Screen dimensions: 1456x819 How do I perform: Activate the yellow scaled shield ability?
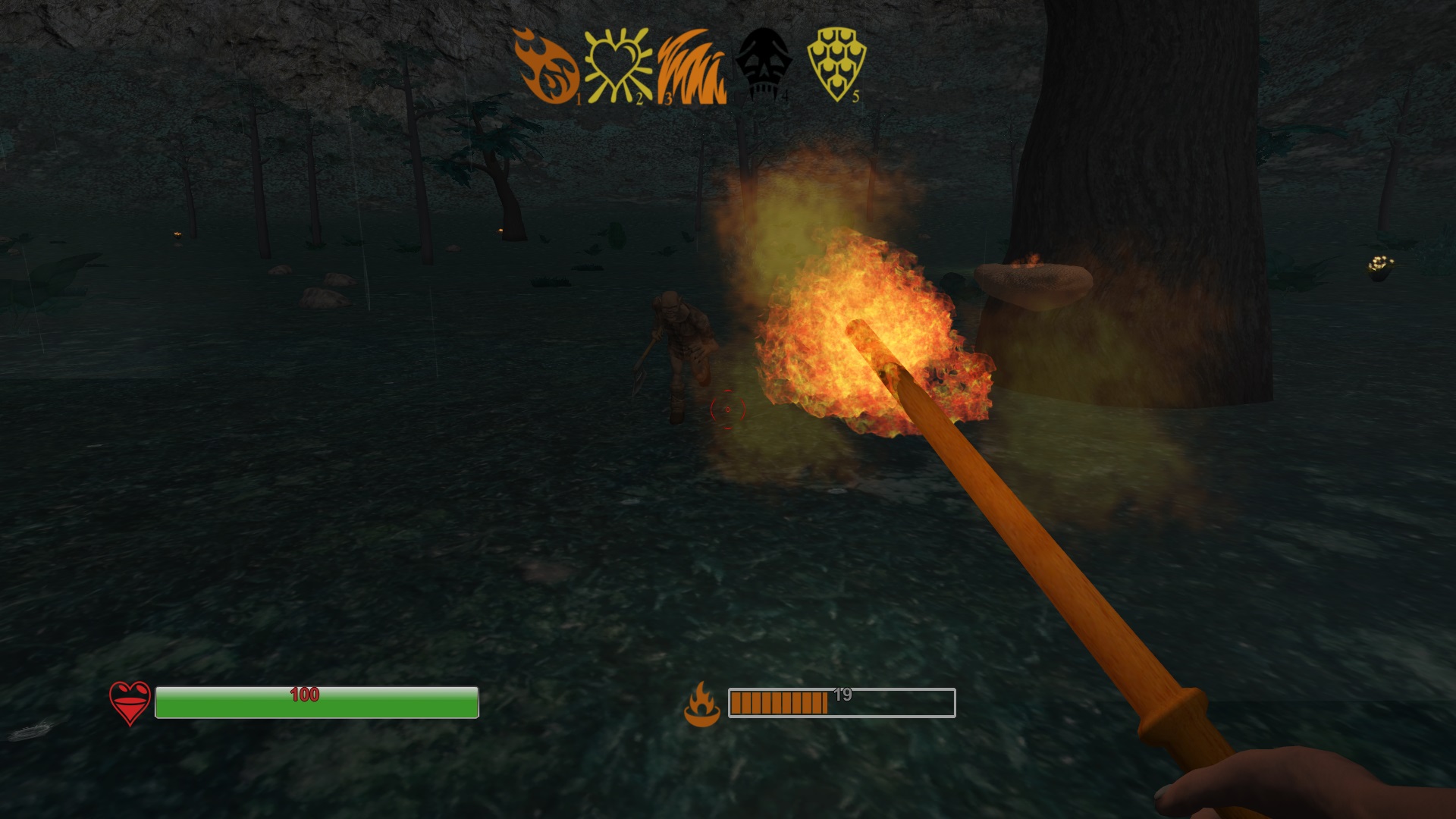(x=836, y=64)
